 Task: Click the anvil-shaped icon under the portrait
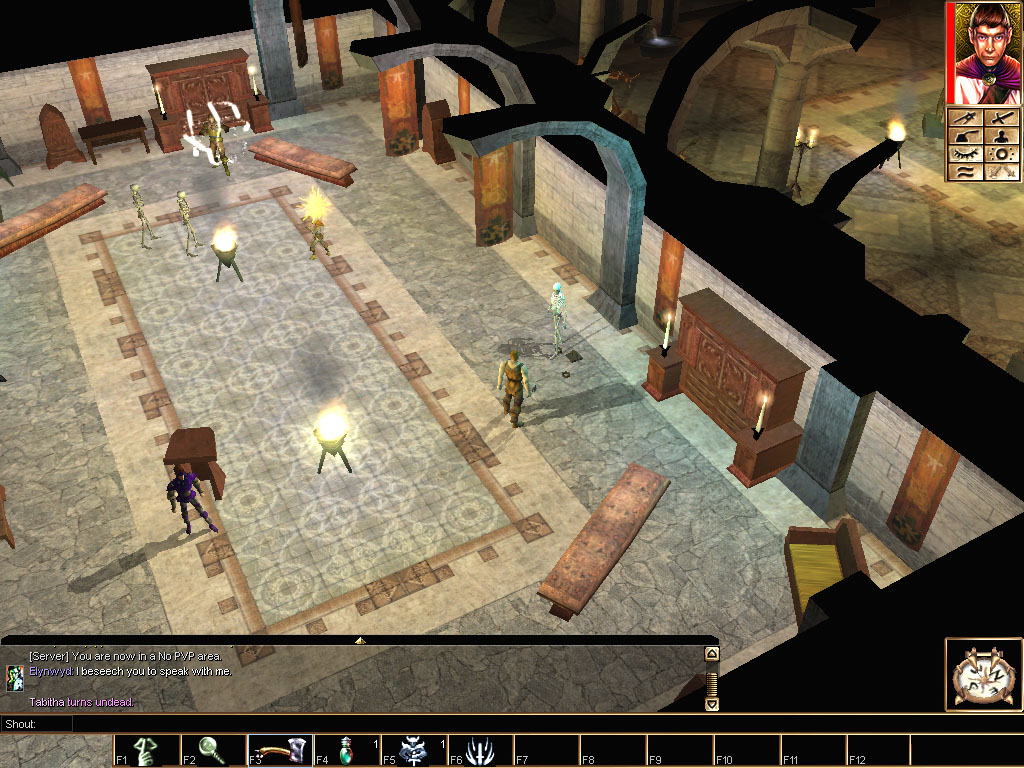tap(966, 137)
